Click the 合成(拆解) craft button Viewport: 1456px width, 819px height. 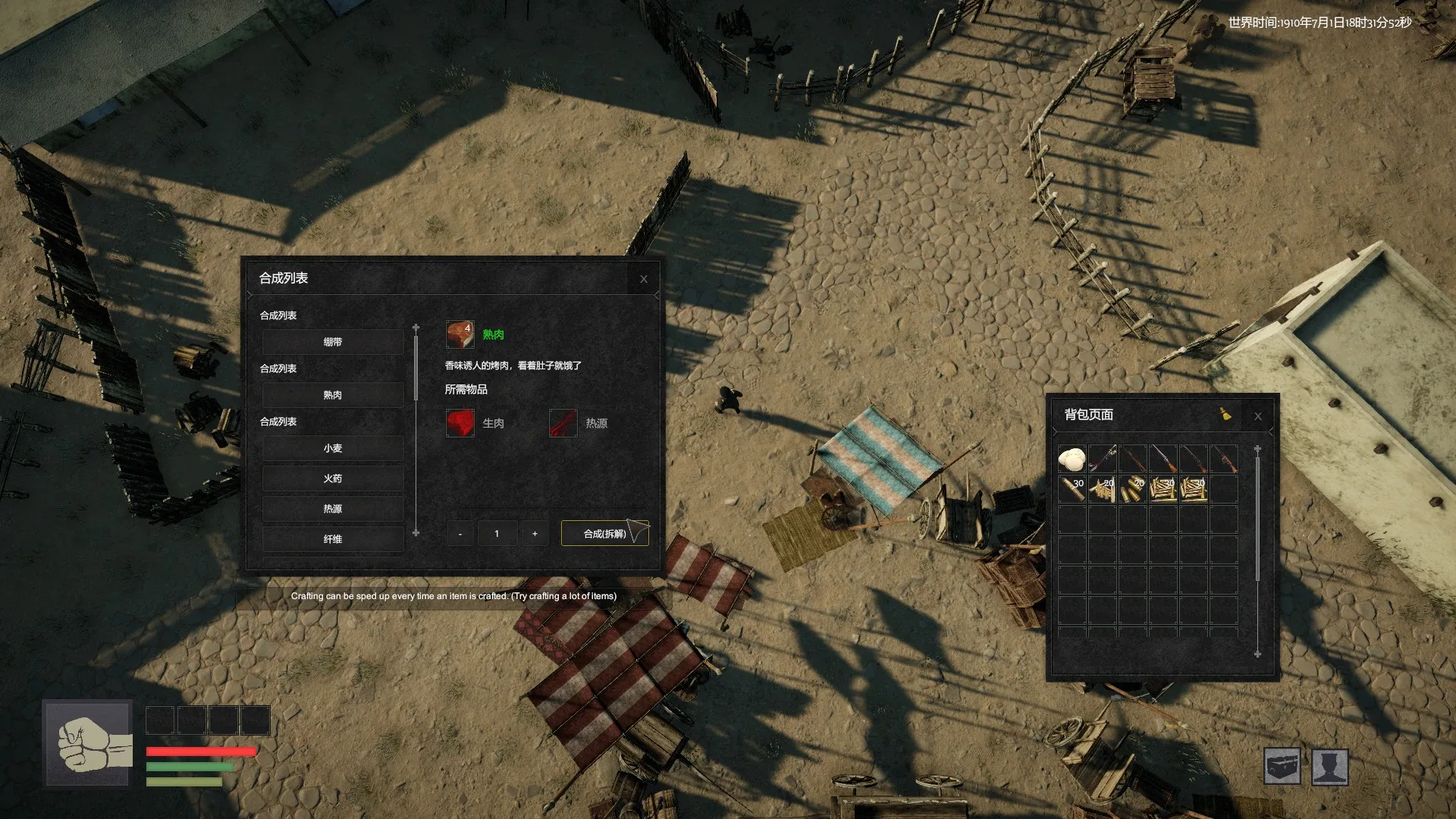pyautogui.click(x=604, y=534)
